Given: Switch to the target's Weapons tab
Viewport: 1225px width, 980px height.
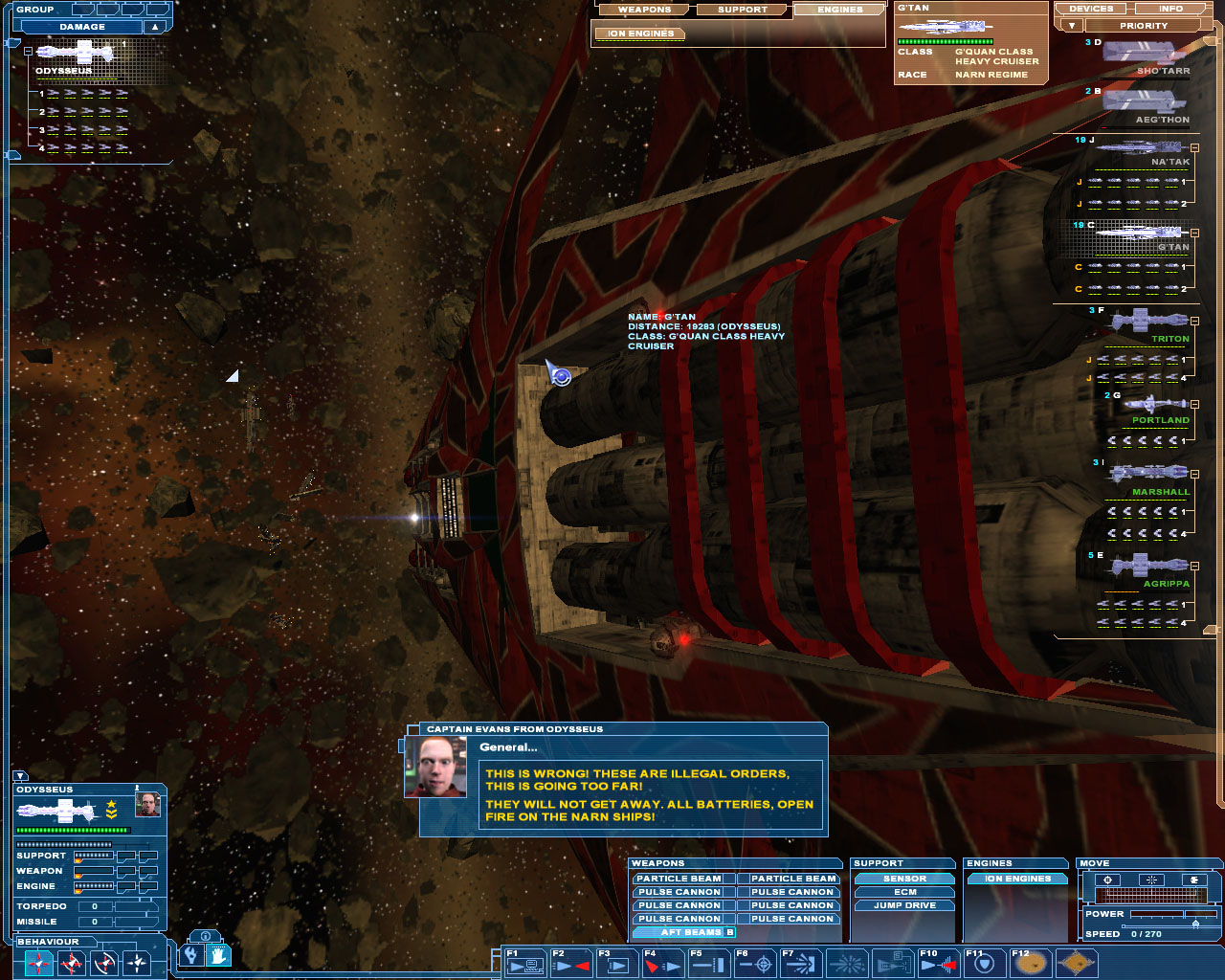Looking at the screenshot, I should point(644,10).
